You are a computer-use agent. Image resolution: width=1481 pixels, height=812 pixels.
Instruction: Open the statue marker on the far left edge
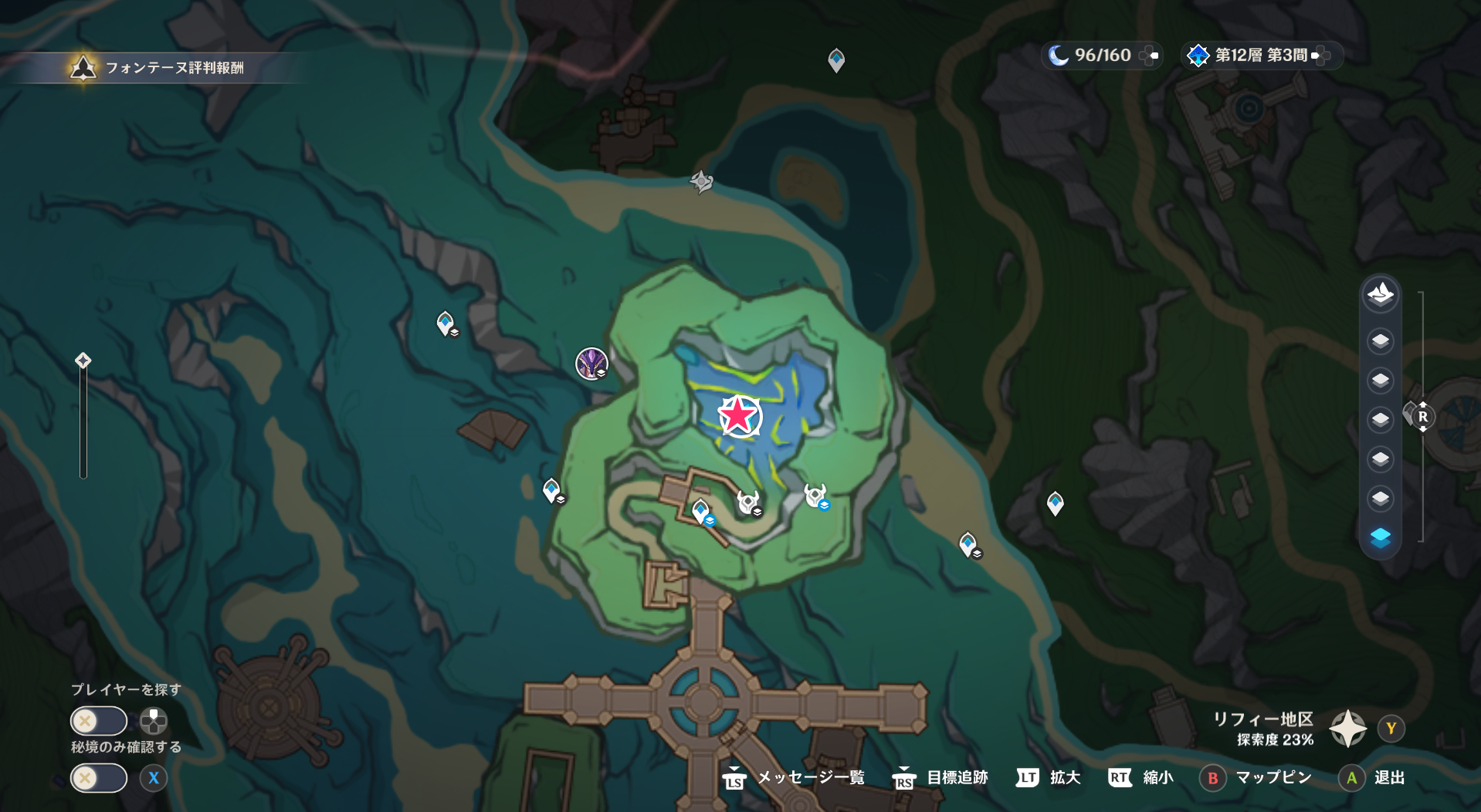(x=83, y=359)
